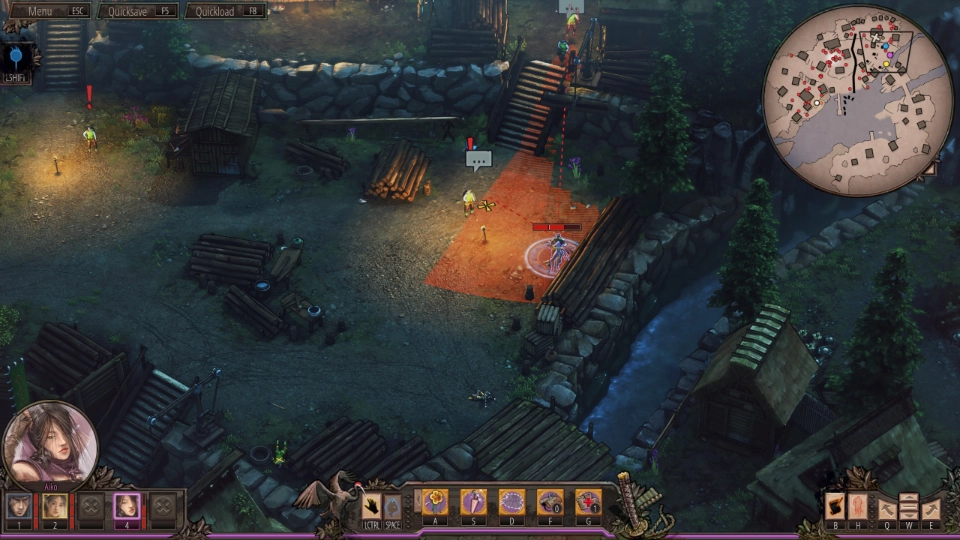
Task: Toggle the footprint view icon
Action: 857,507
